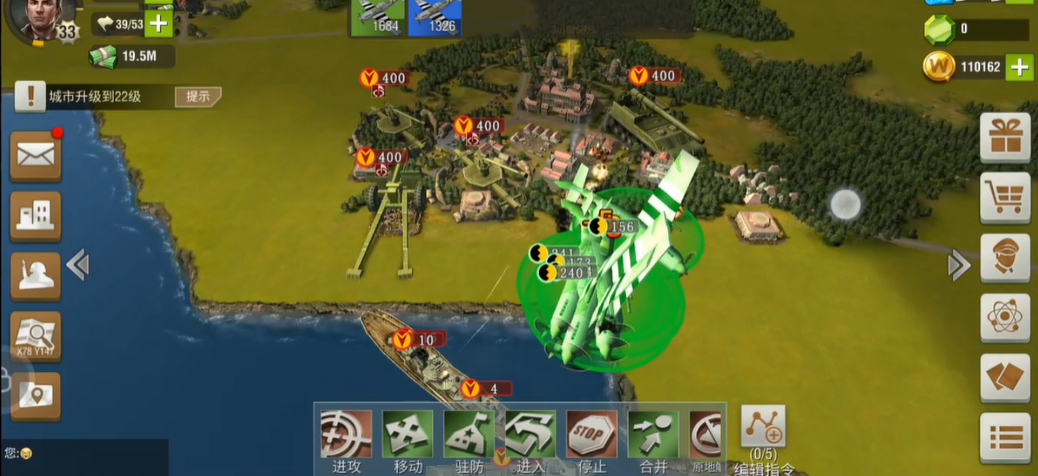Open the shopping cart store
The image size is (1038, 476).
click(x=1005, y=198)
